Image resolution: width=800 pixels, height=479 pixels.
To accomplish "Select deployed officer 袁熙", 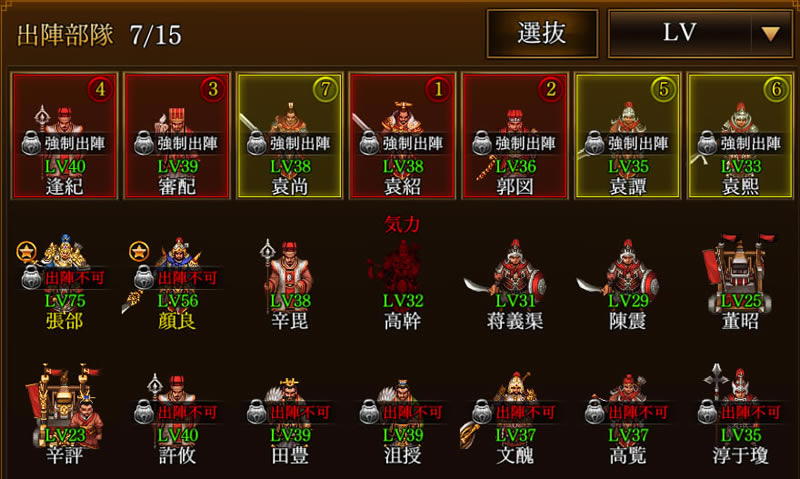I will 740,136.
